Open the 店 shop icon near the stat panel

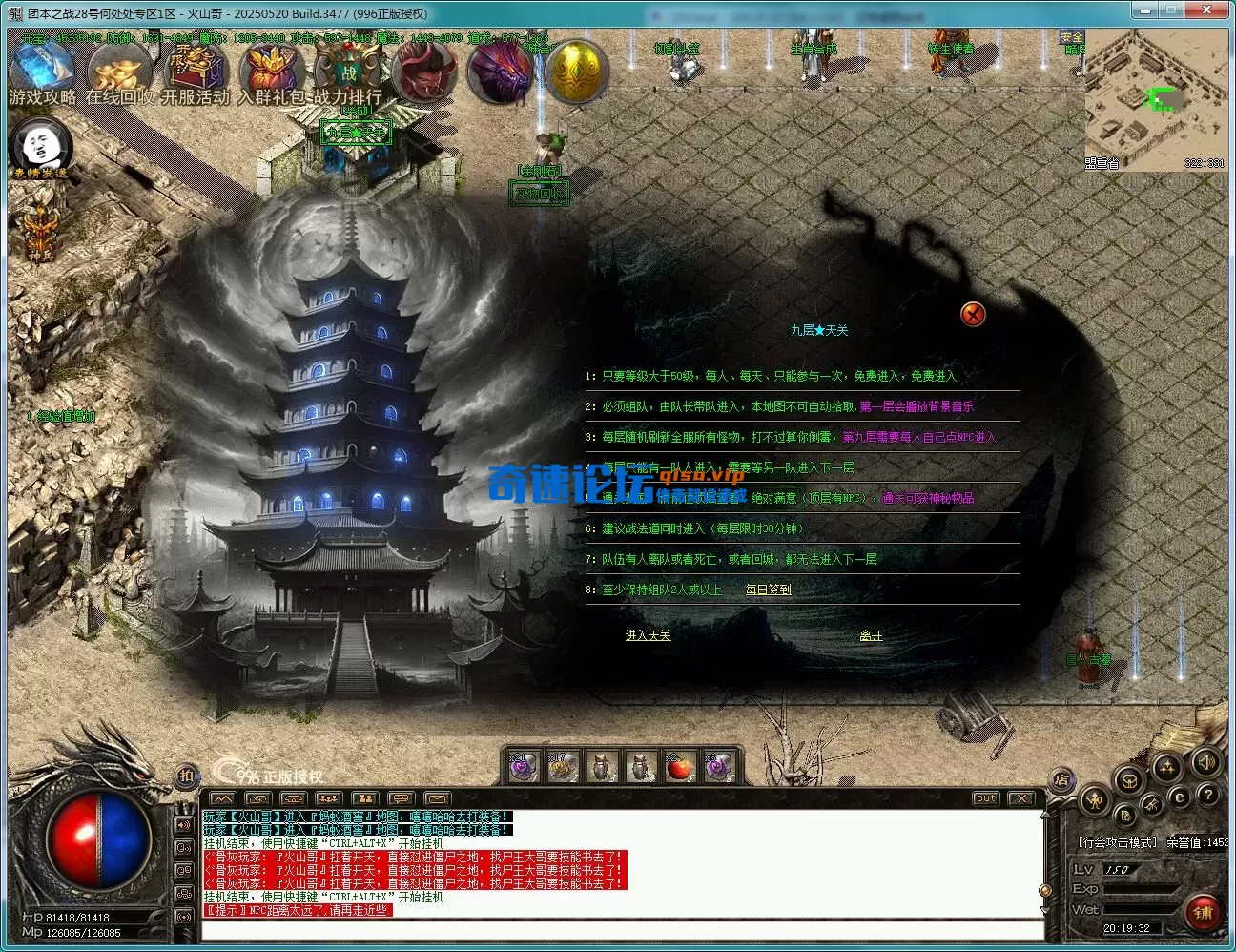[1062, 780]
